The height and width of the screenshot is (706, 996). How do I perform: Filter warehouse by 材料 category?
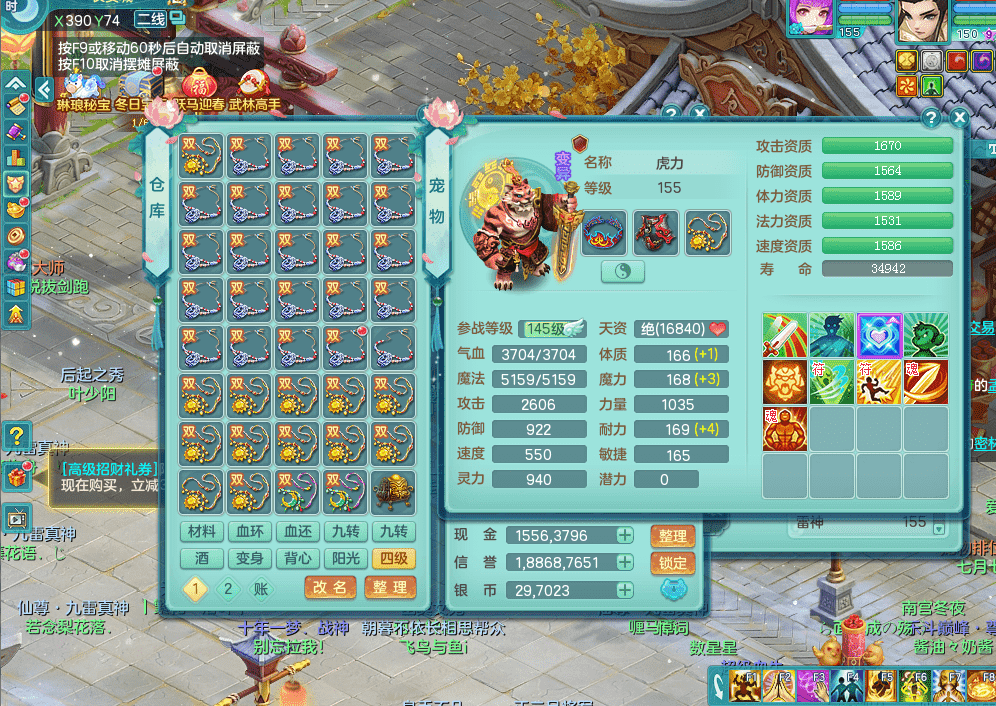coord(202,532)
